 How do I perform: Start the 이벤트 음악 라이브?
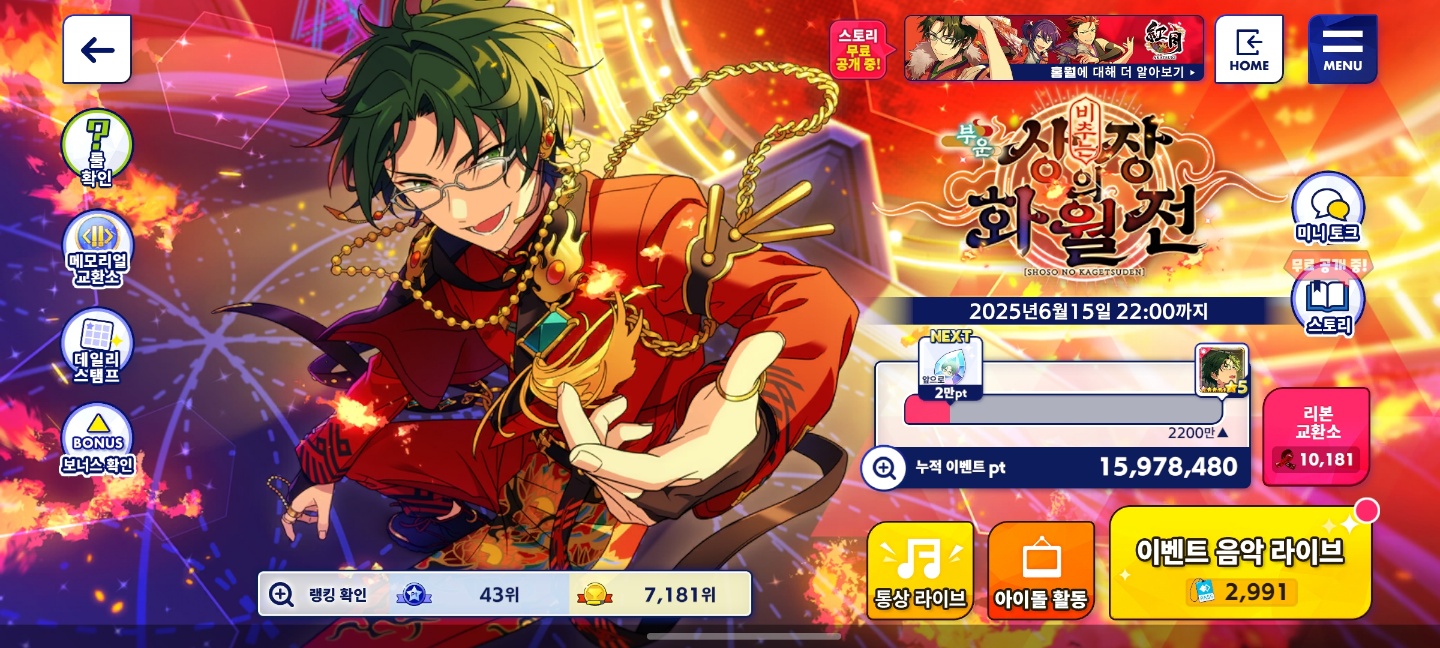1240,563
